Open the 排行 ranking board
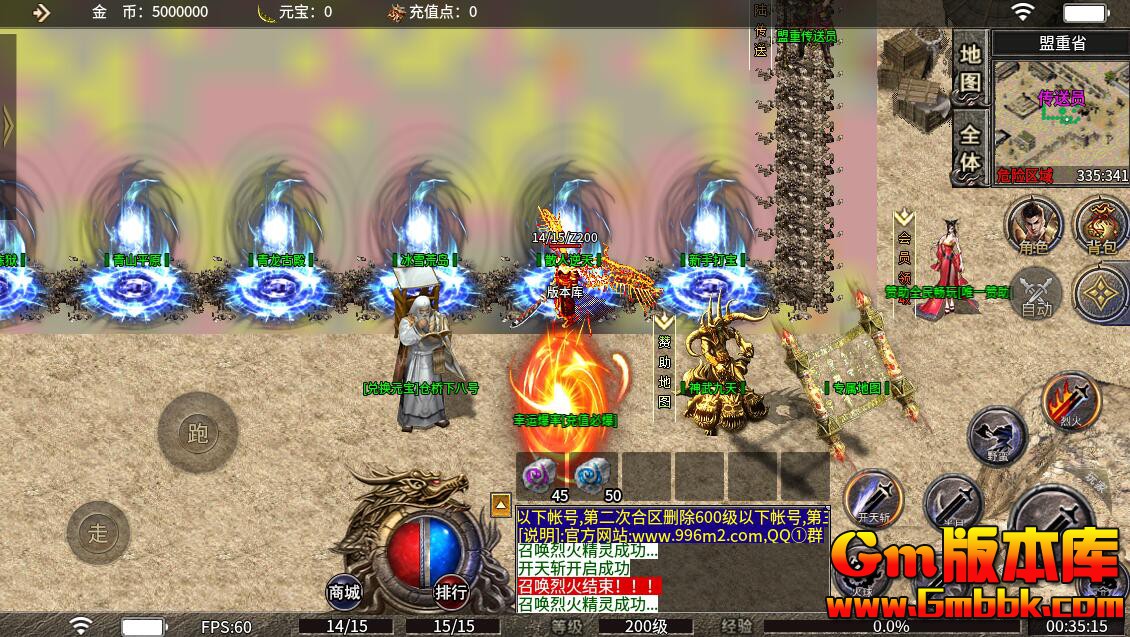 [451, 592]
